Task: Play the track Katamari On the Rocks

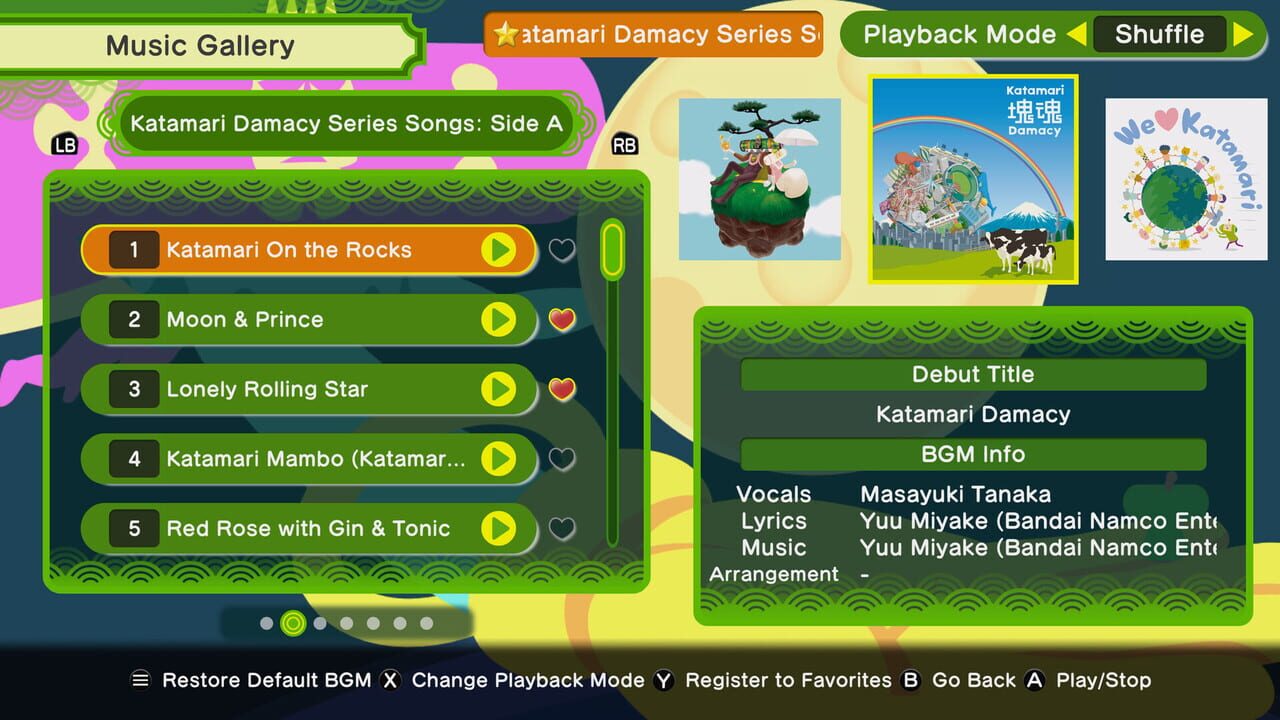Action: click(x=499, y=250)
